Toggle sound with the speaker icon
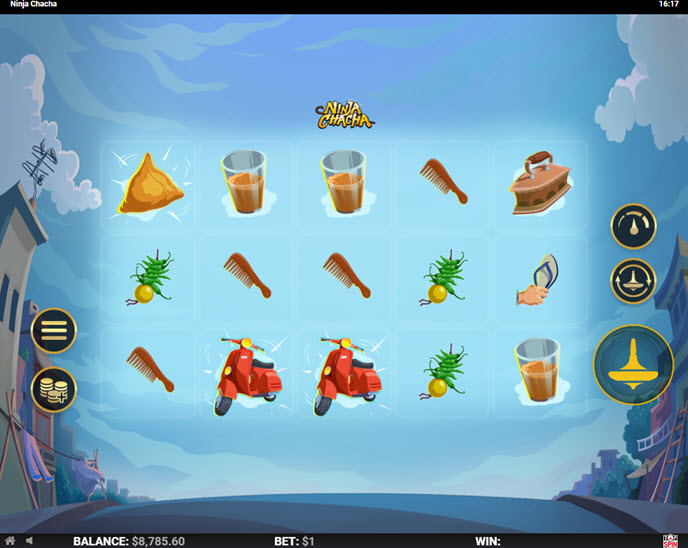Screen dimensions: 688x548 click(29, 541)
